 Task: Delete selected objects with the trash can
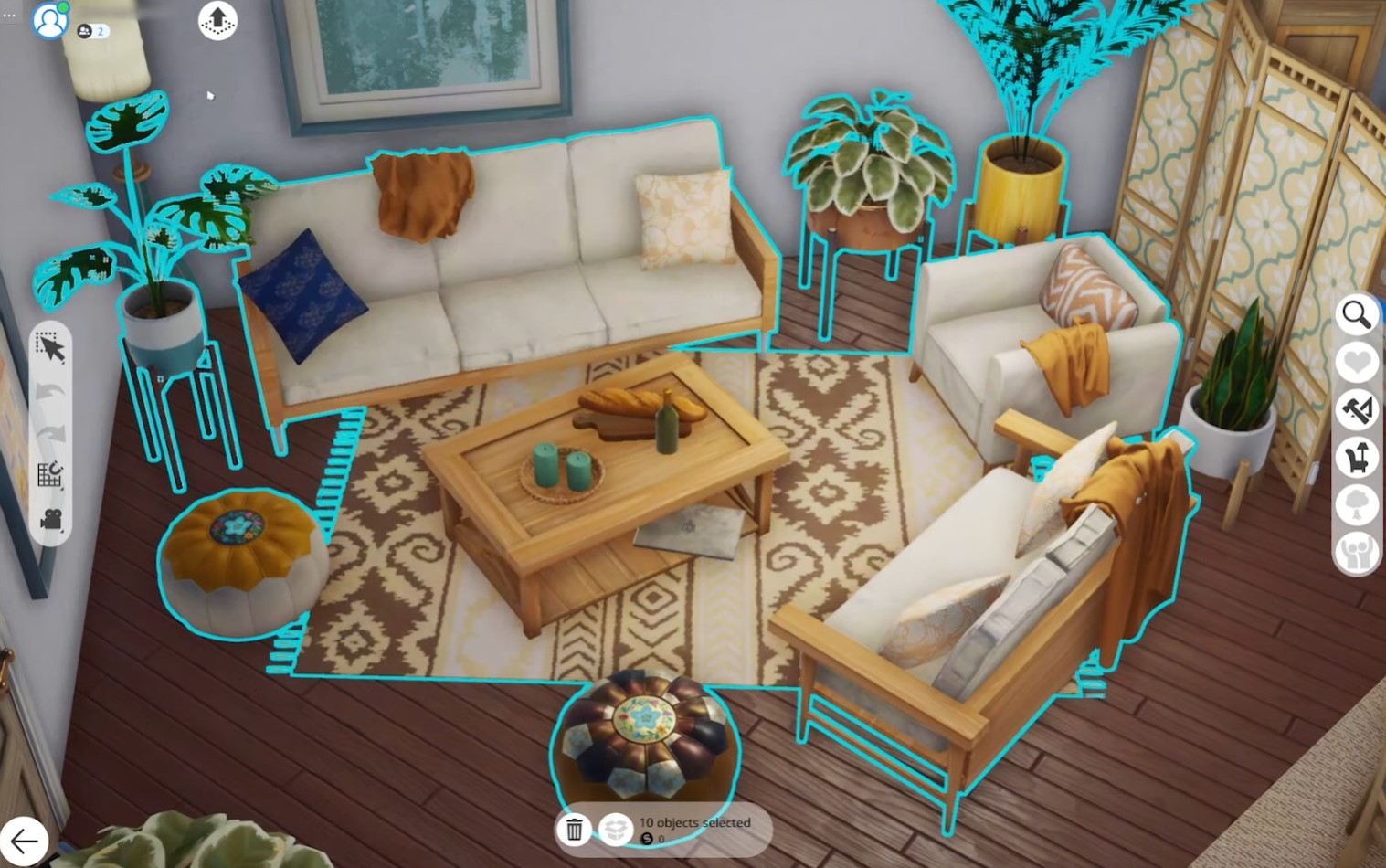[575, 830]
